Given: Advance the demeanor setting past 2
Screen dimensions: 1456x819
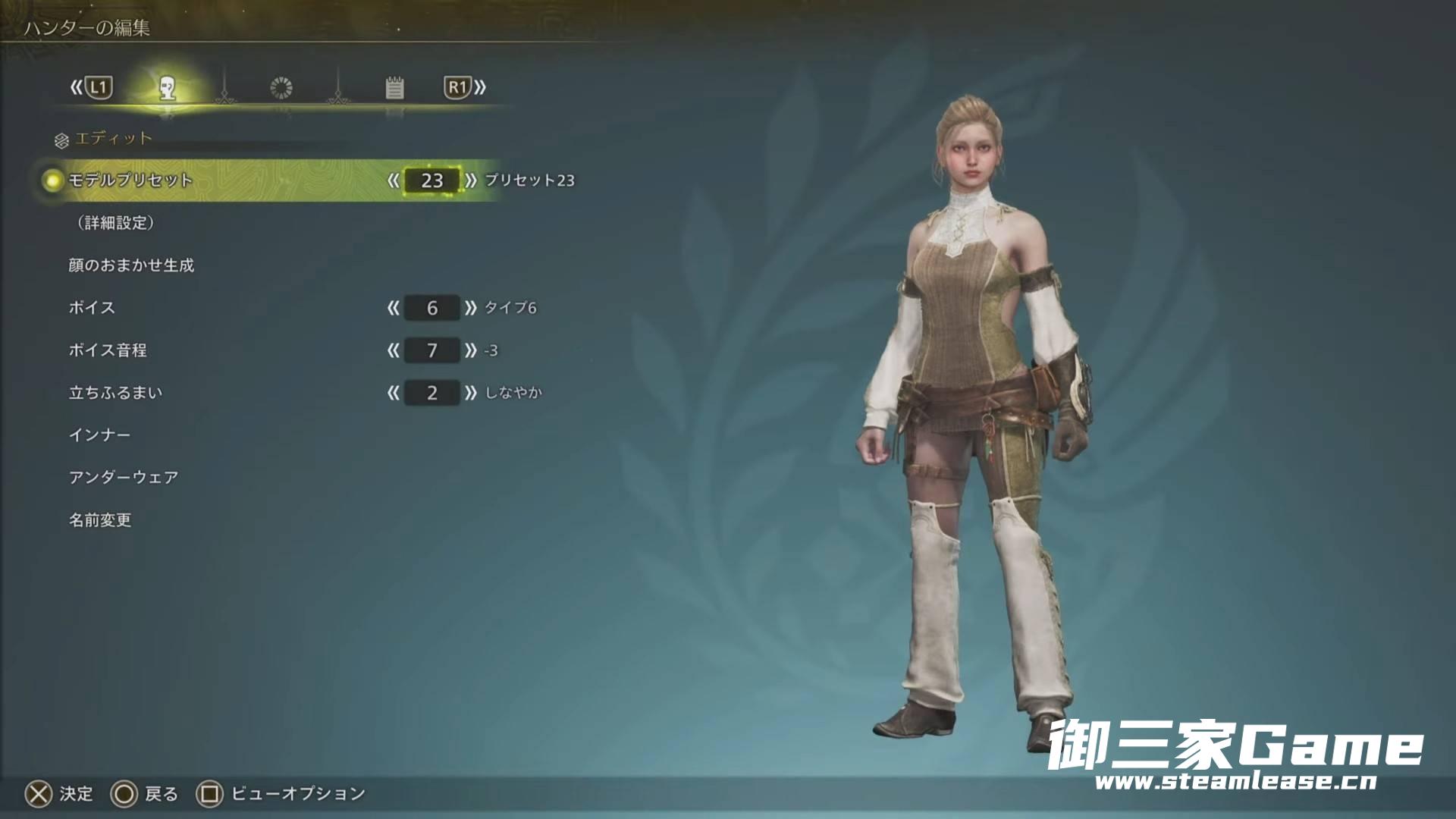Looking at the screenshot, I should pyautogui.click(x=471, y=393).
